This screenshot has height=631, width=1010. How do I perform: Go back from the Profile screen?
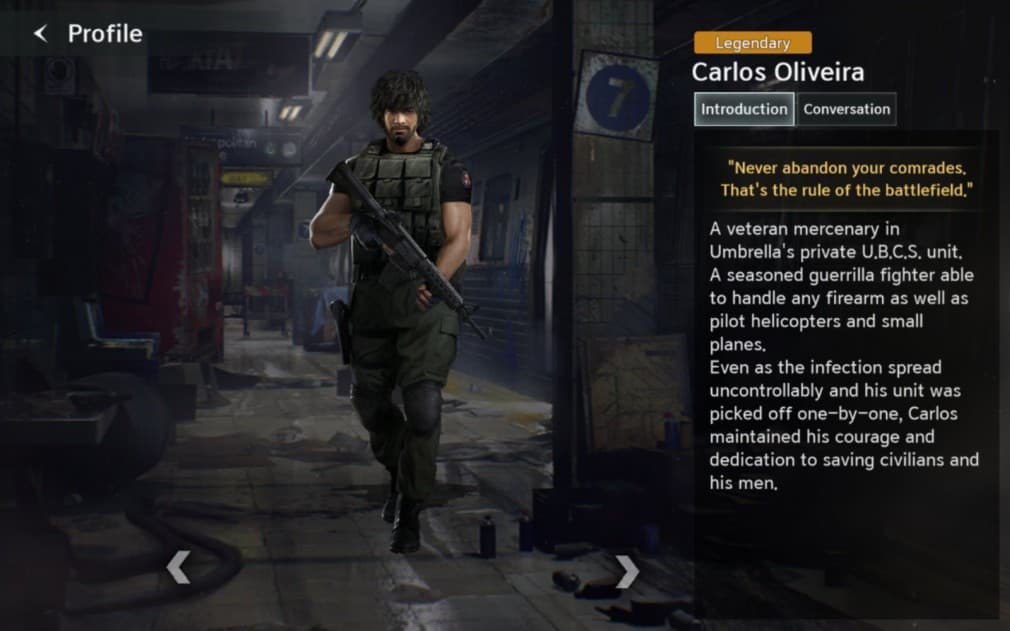coord(41,34)
